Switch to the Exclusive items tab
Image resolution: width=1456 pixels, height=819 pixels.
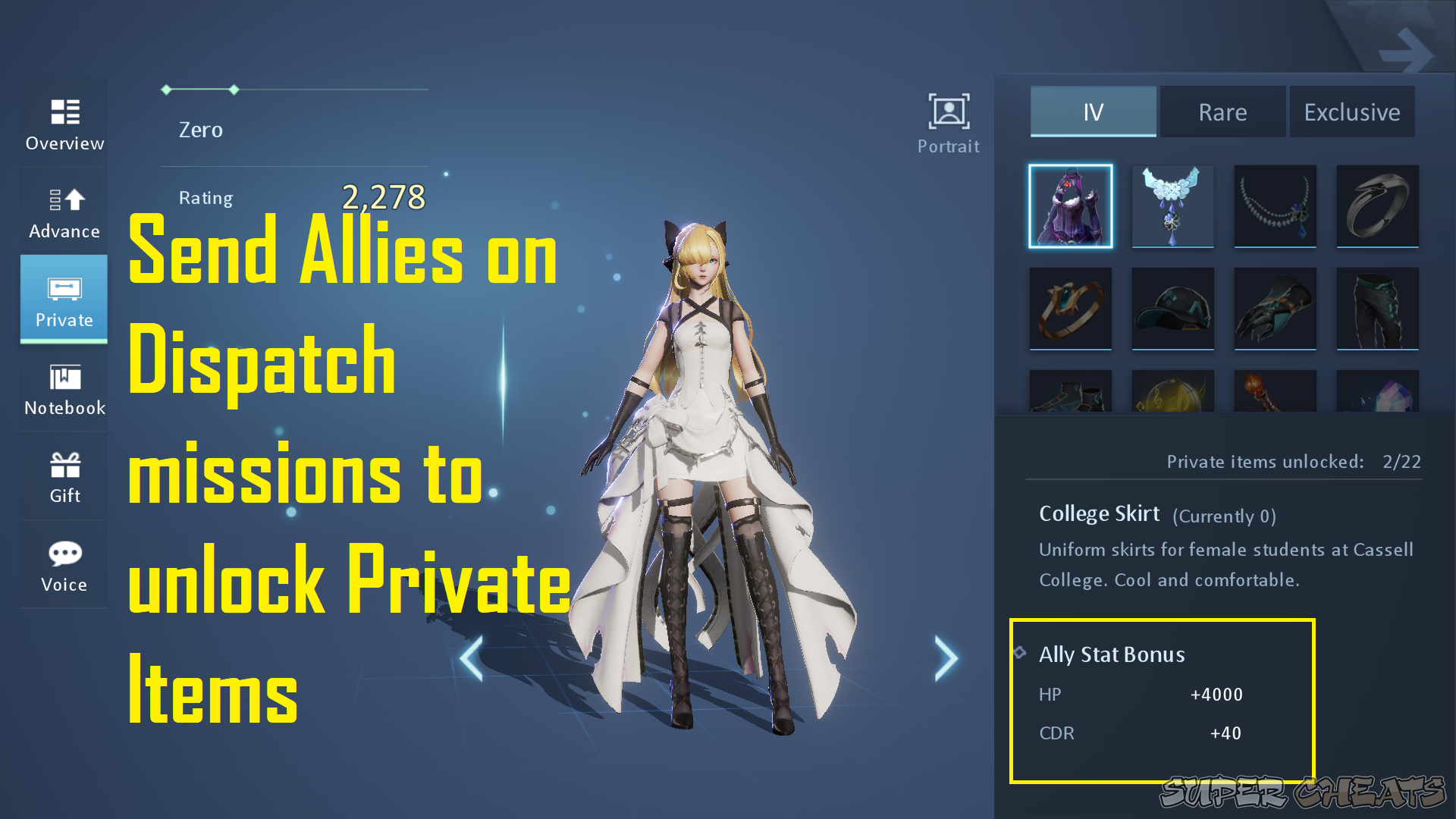pos(1352,111)
